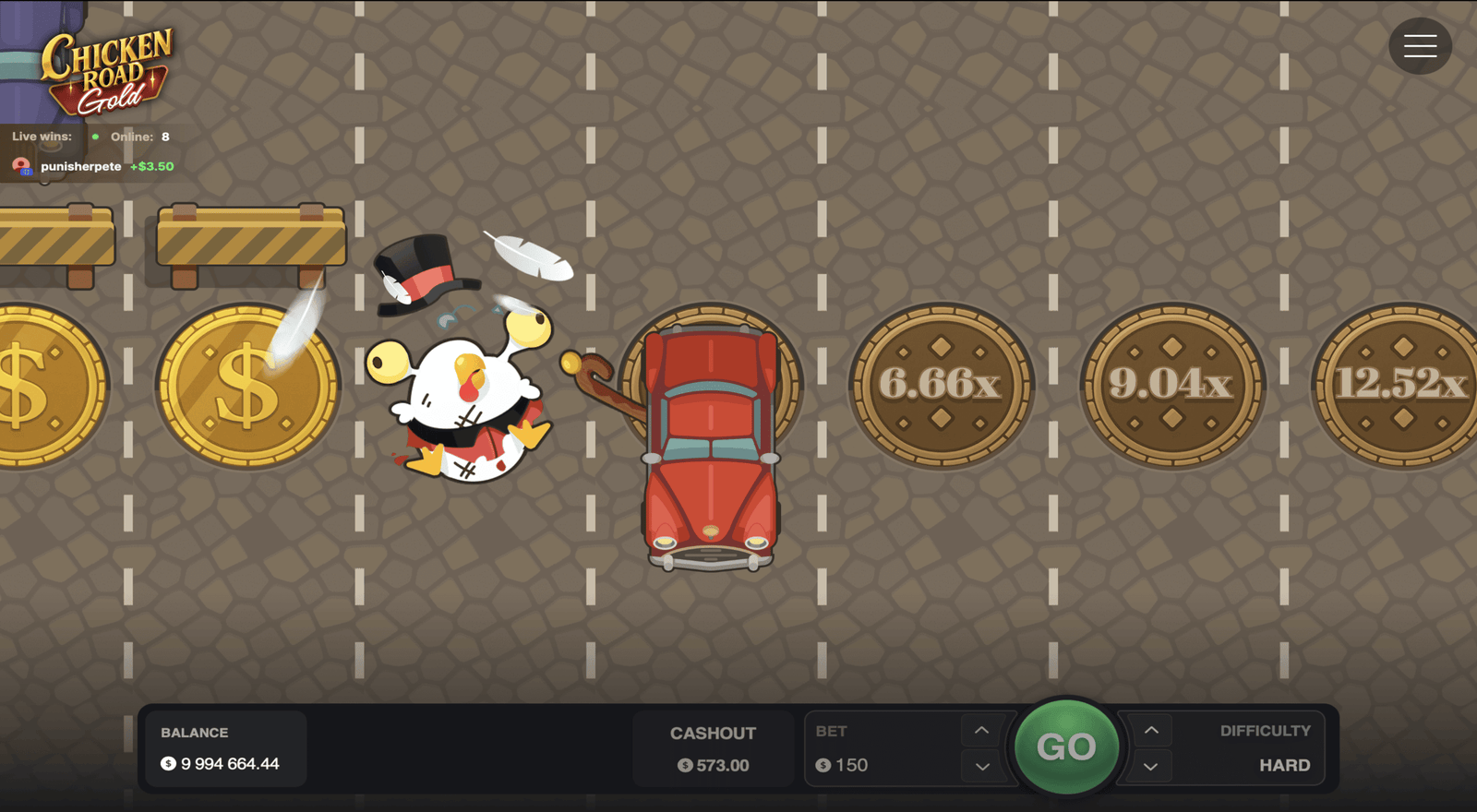Open the hamburger menu

coord(1420,45)
